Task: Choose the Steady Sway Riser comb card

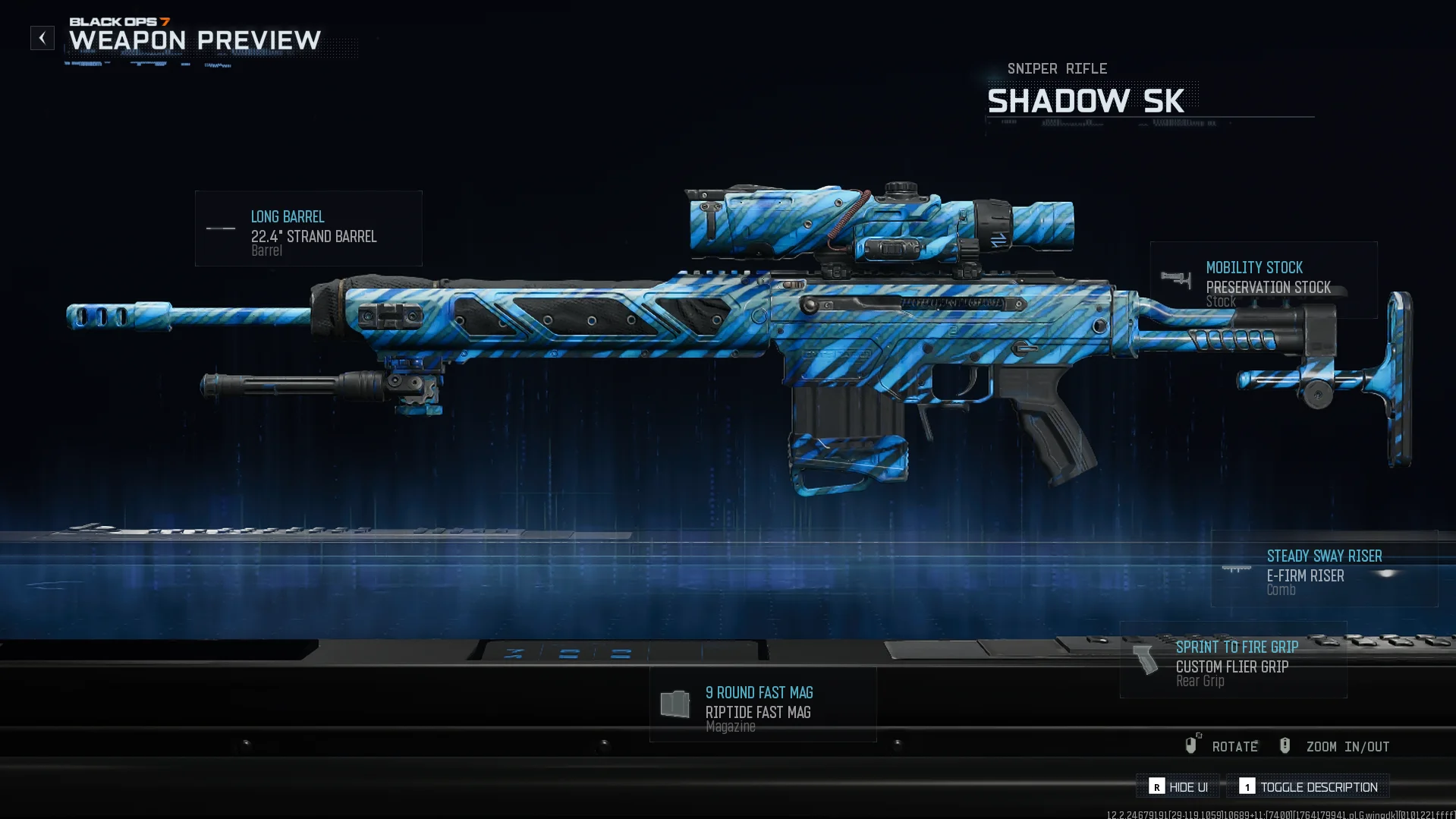Action: (x=1323, y=569)
